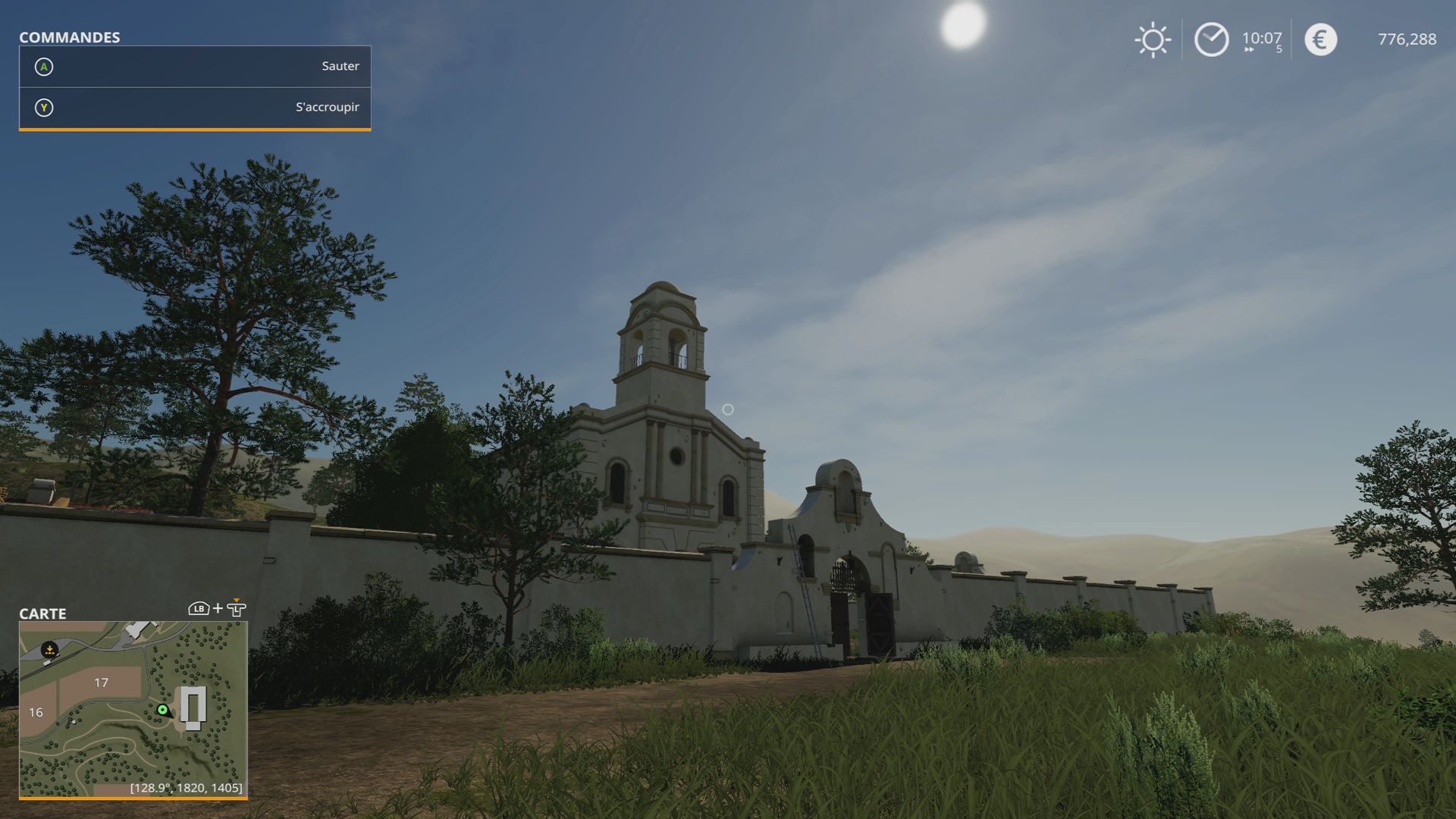Select the yellow Y button icon for S'accroupir

click(45, 107)
